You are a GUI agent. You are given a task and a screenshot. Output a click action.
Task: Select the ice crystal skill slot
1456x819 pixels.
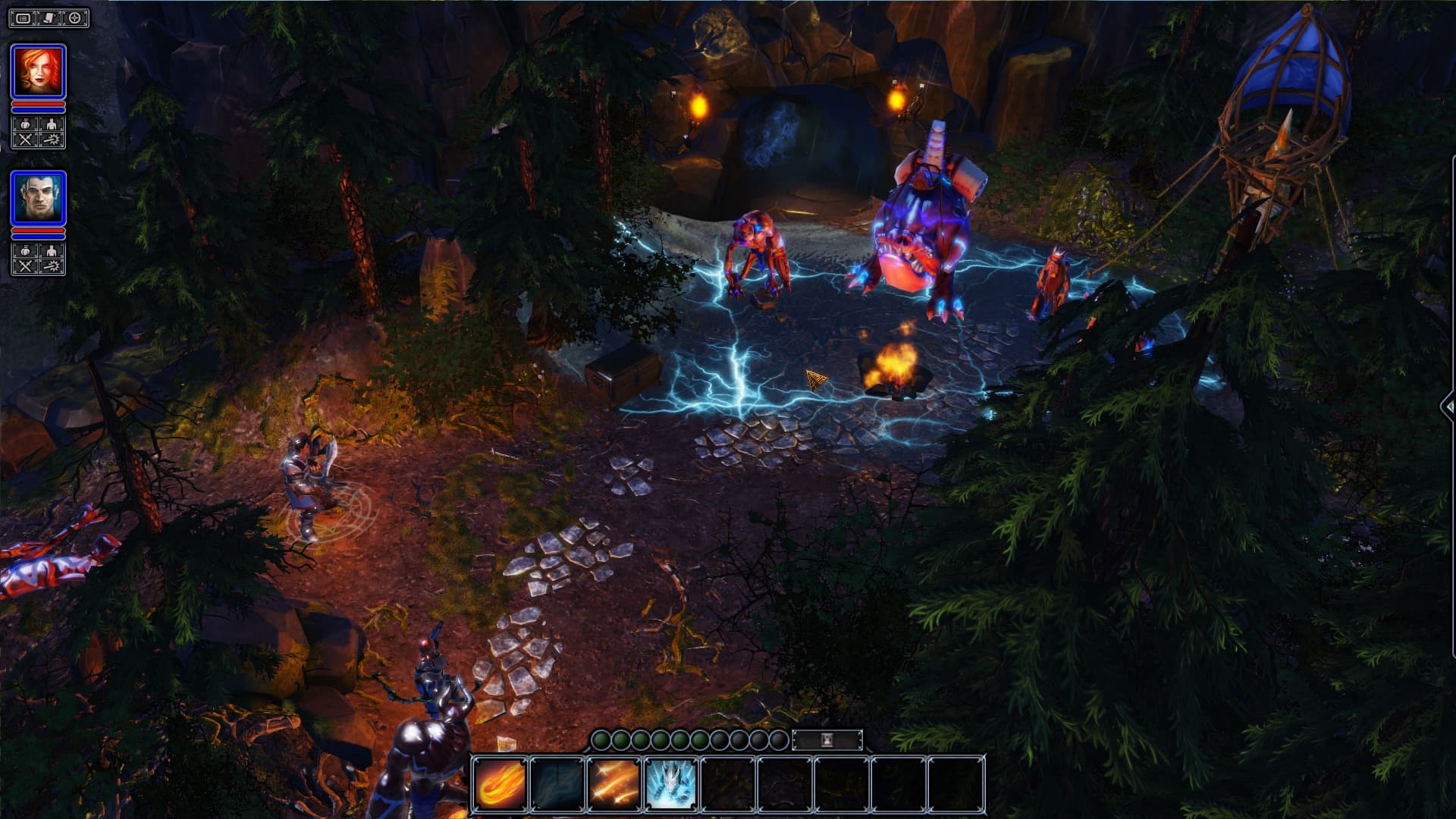(x=670, y=783)
